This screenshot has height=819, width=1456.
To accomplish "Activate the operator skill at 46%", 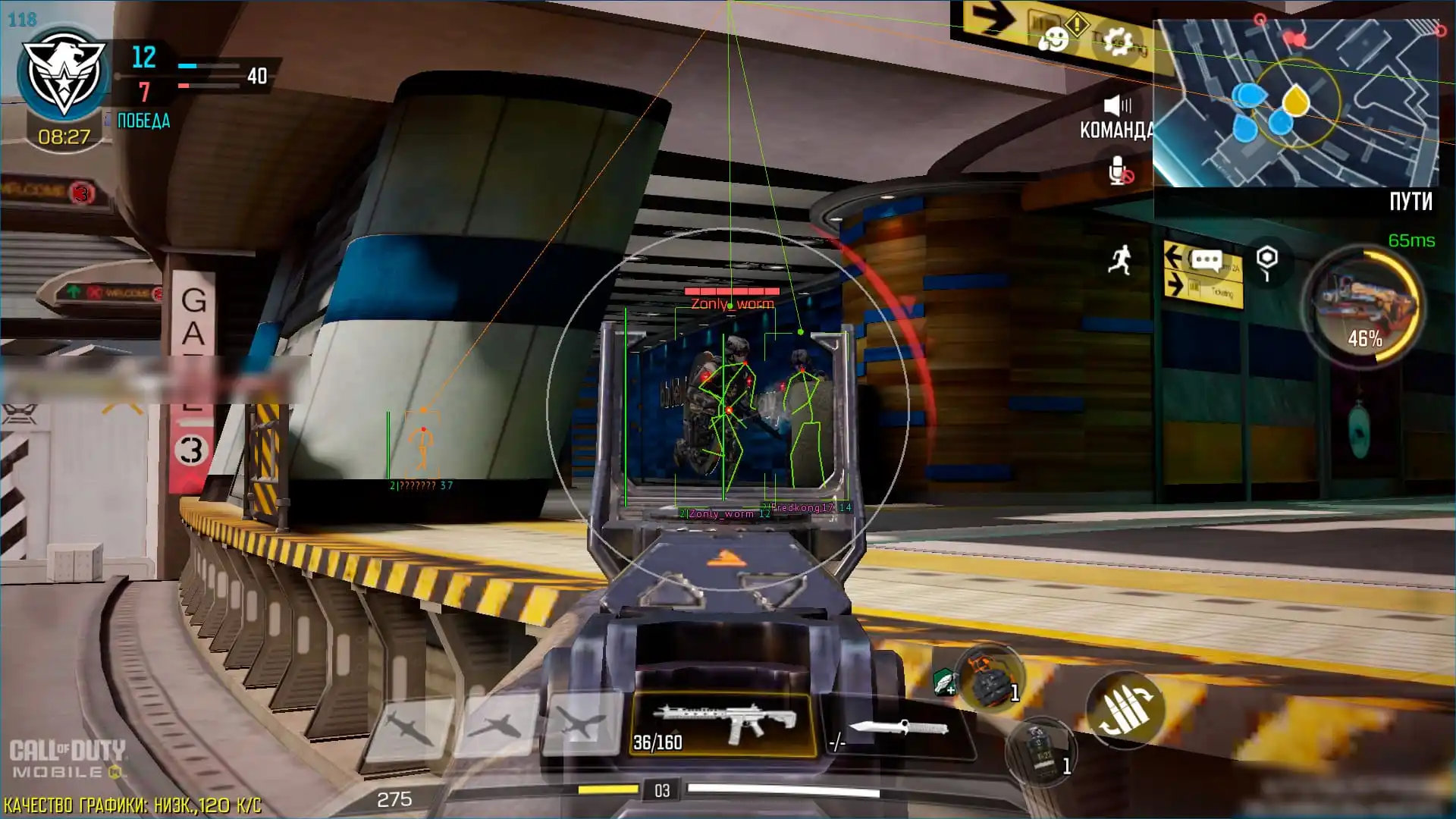I will pos(1364,306).
